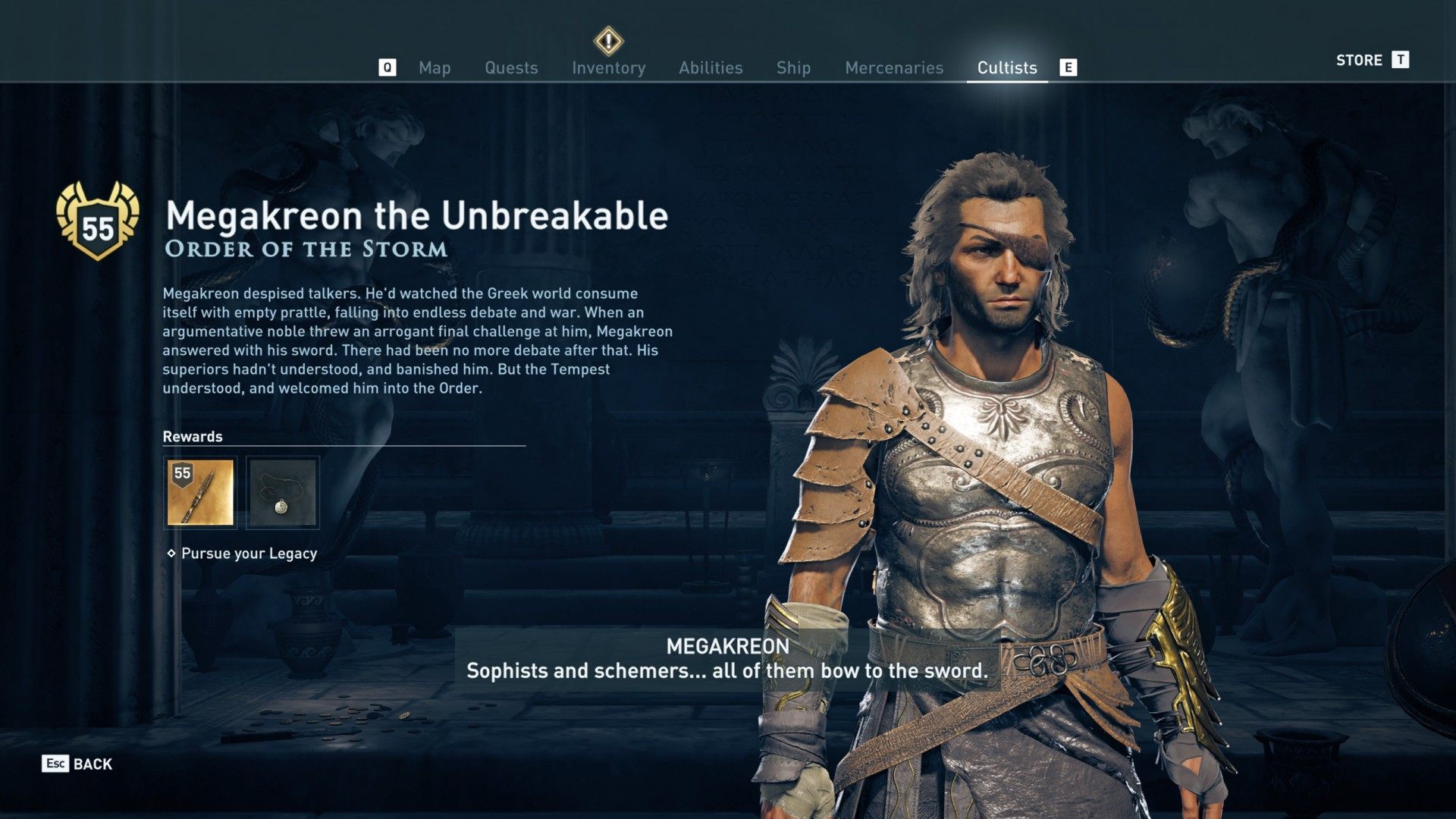Select the level 55 spear reward
The height and width of the screenshot is (819, 1456).
click(200, 493)
